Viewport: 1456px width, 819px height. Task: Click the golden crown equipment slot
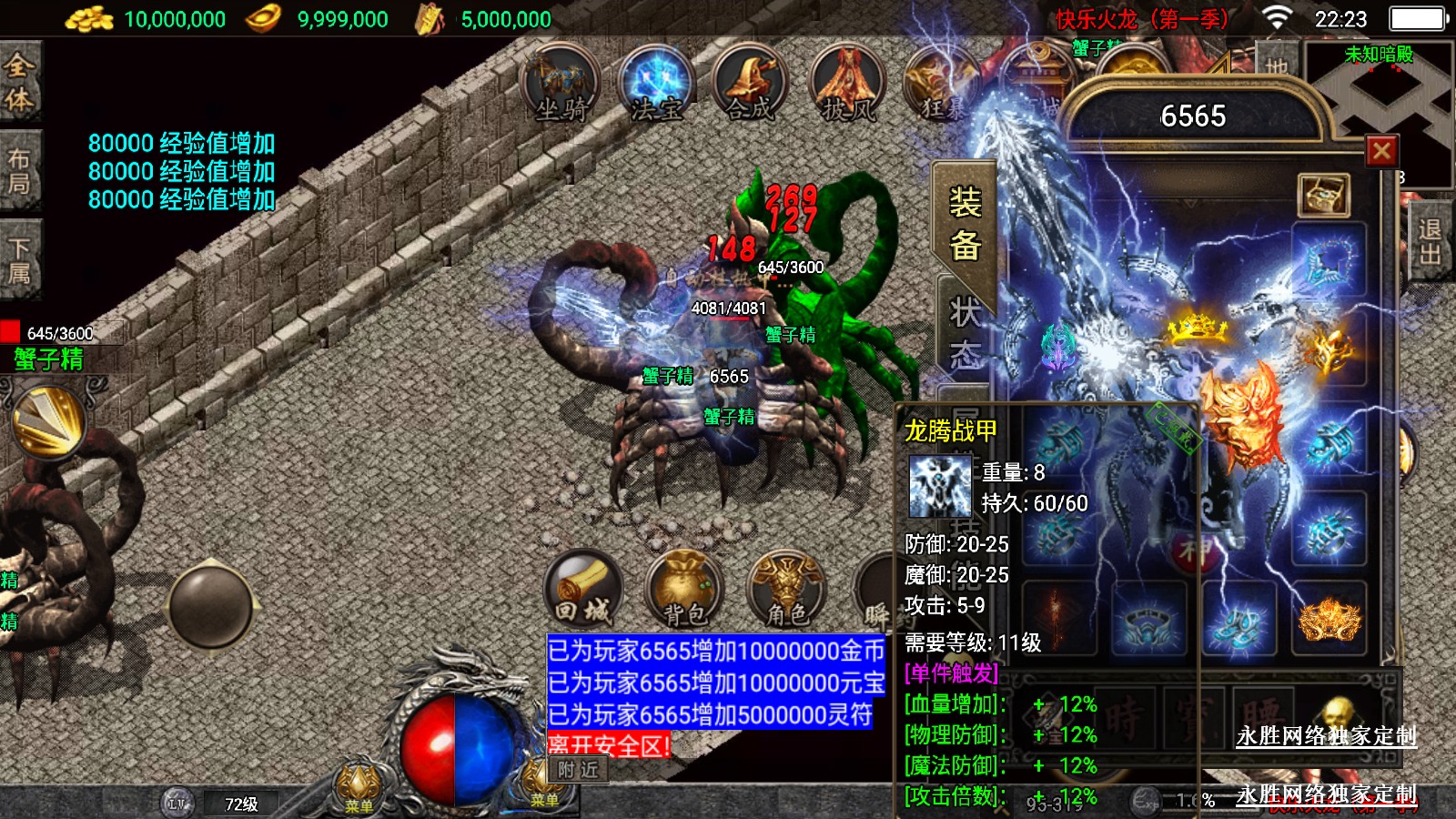tap(1198, 327)
